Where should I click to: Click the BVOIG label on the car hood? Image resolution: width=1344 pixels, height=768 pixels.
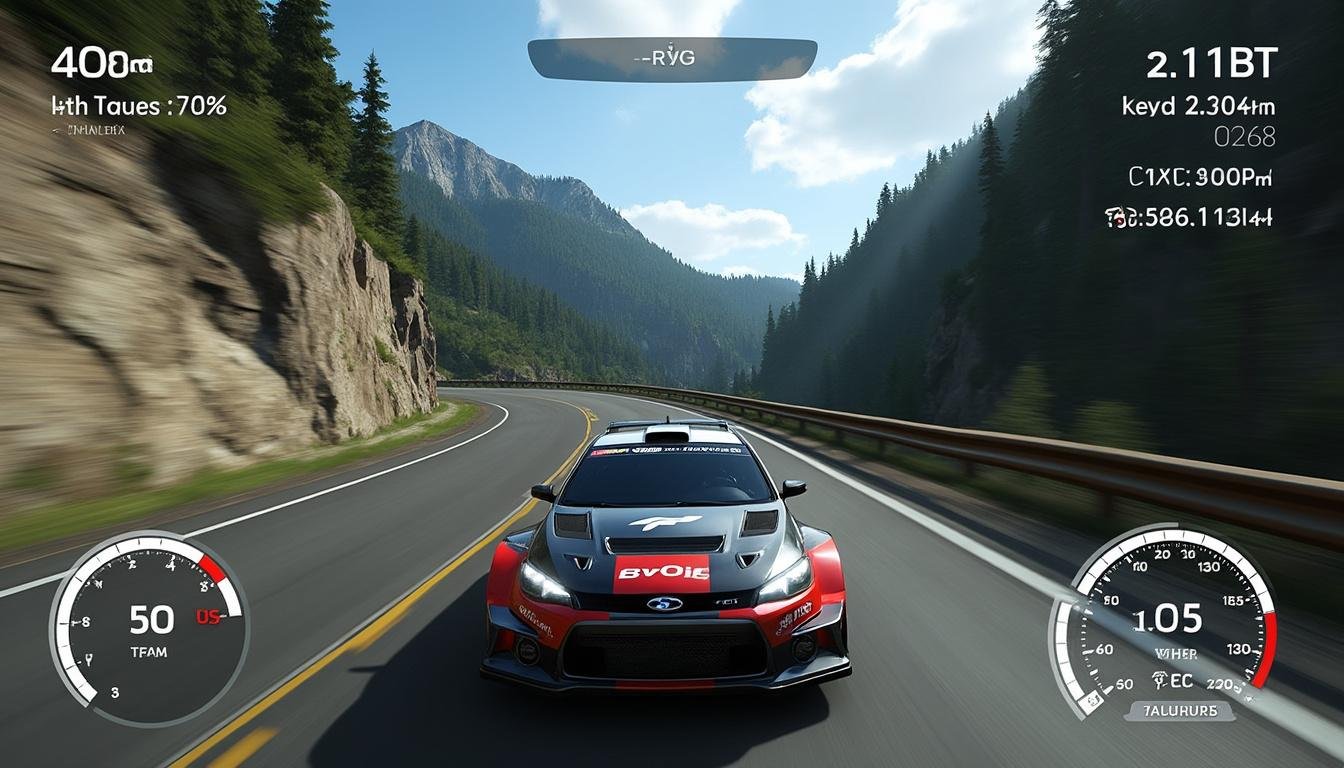pos(664,570)
